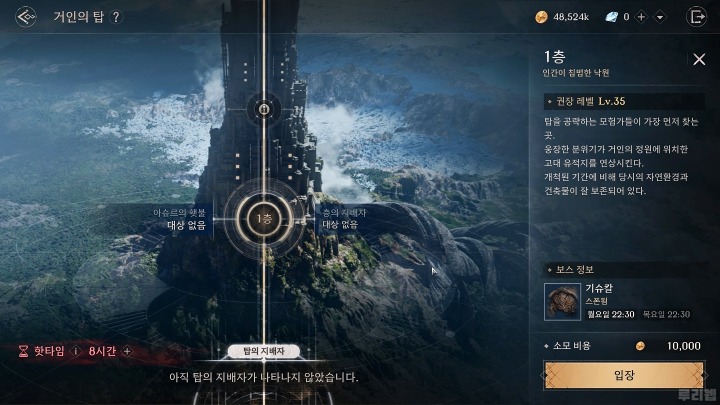Add hot time with the plus icon

pos(127,351)
